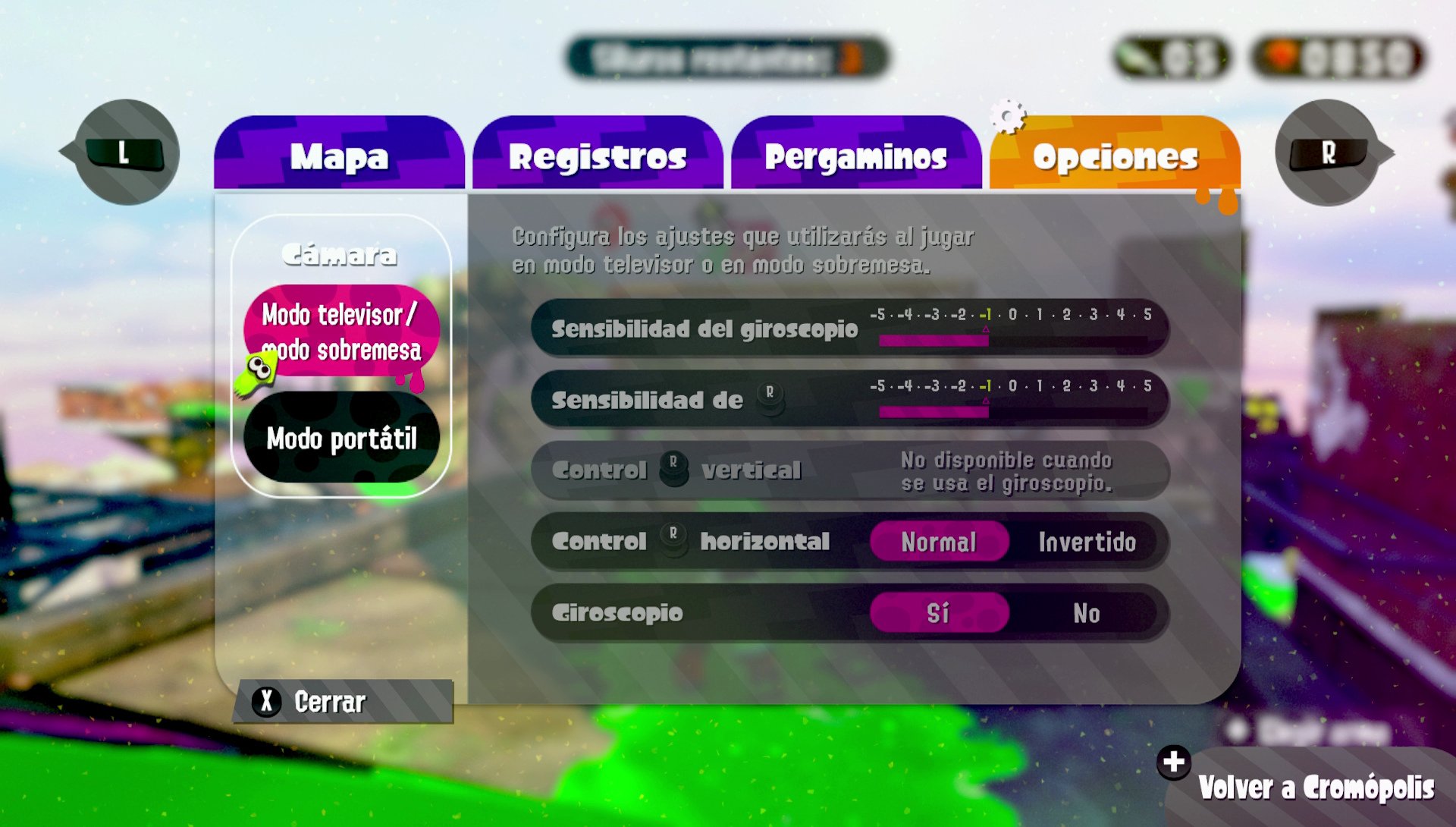Click the L shoulder button icon

click(x=124, y=152)
